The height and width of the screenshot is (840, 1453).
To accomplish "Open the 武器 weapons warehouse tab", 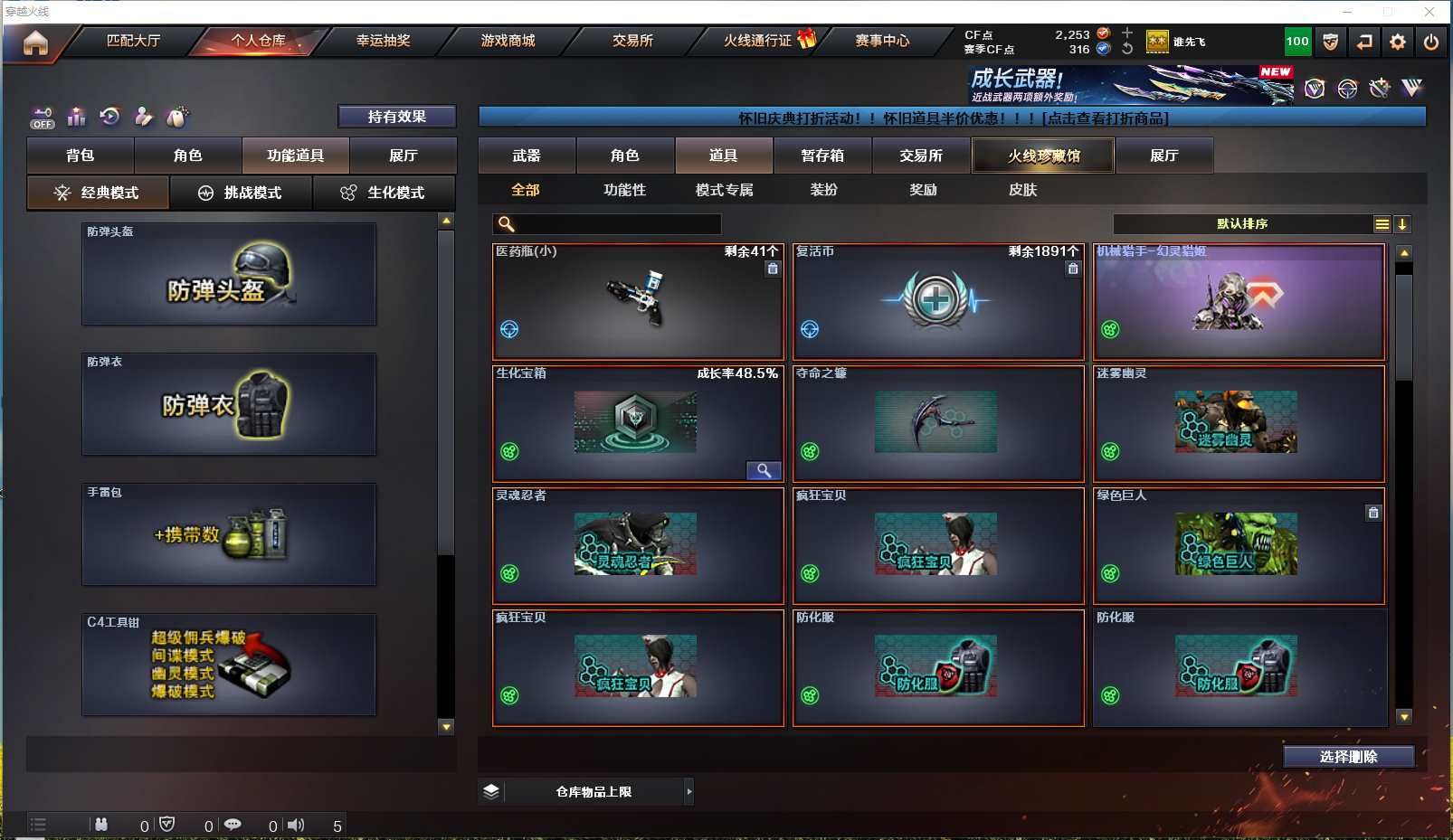I will point(527,156).
